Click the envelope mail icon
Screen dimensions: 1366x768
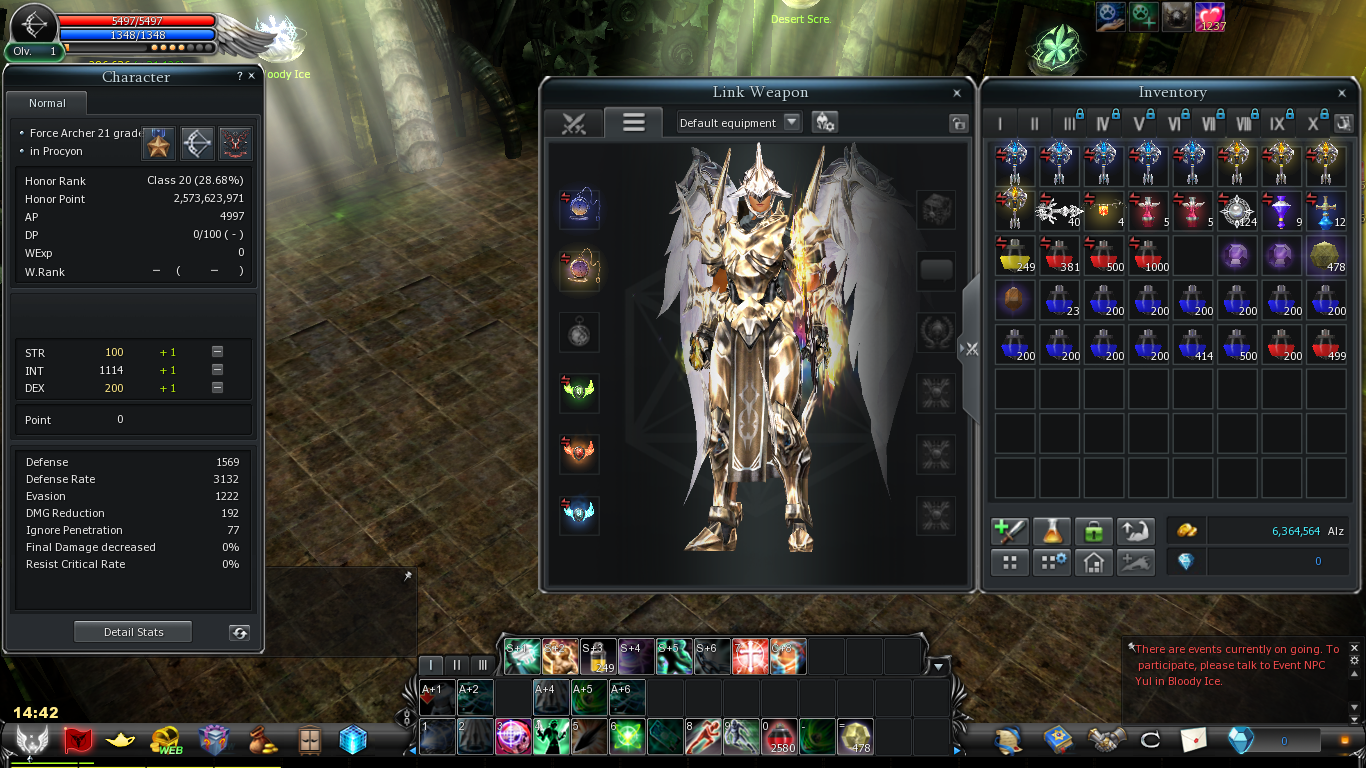[x=1194, y=740]
